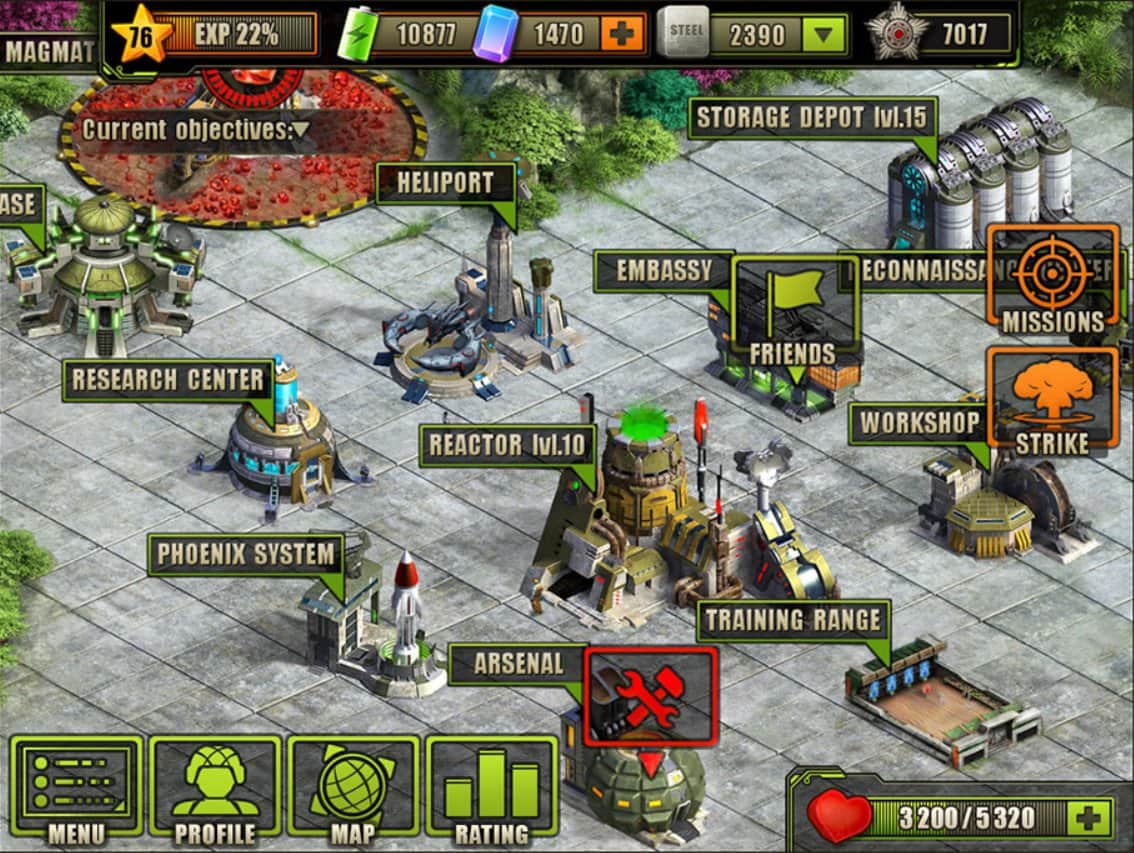Image resolution: width=1134 pixels, height=853 pixels.
Task: Show the Rating leaderboard
Action: (491, 786)
